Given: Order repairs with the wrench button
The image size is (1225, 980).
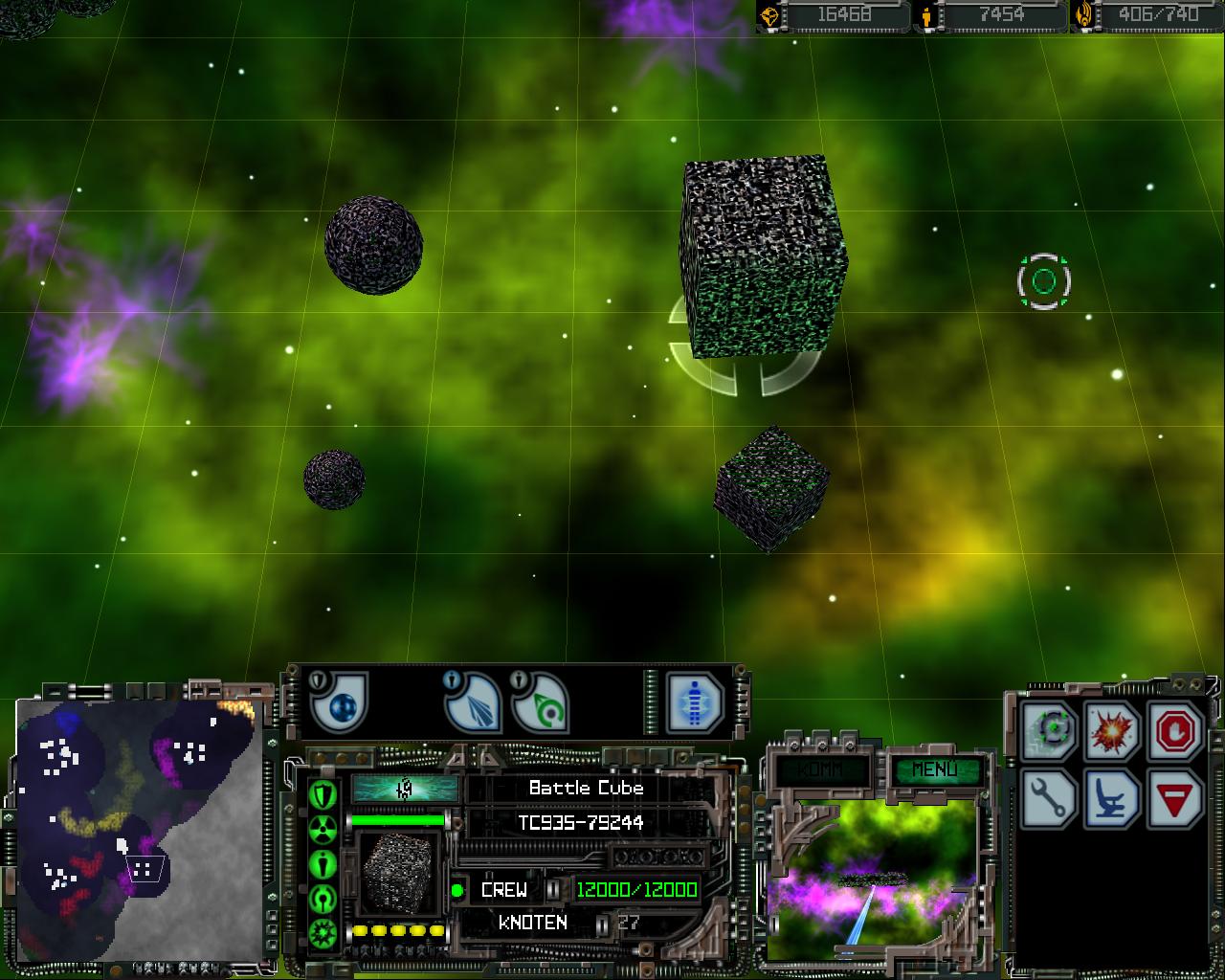Looking at the screenshot, I should click(1053, 798).
